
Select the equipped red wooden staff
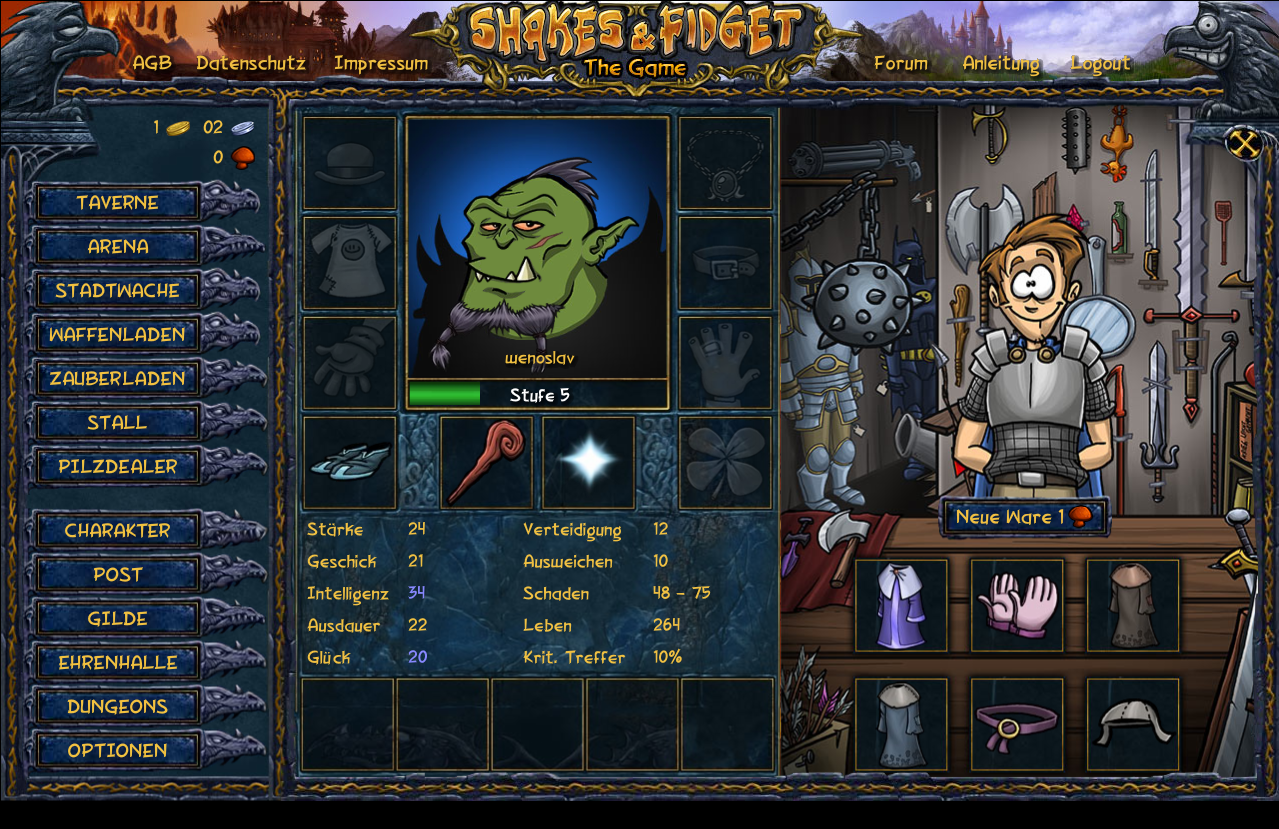coord(487,463)
